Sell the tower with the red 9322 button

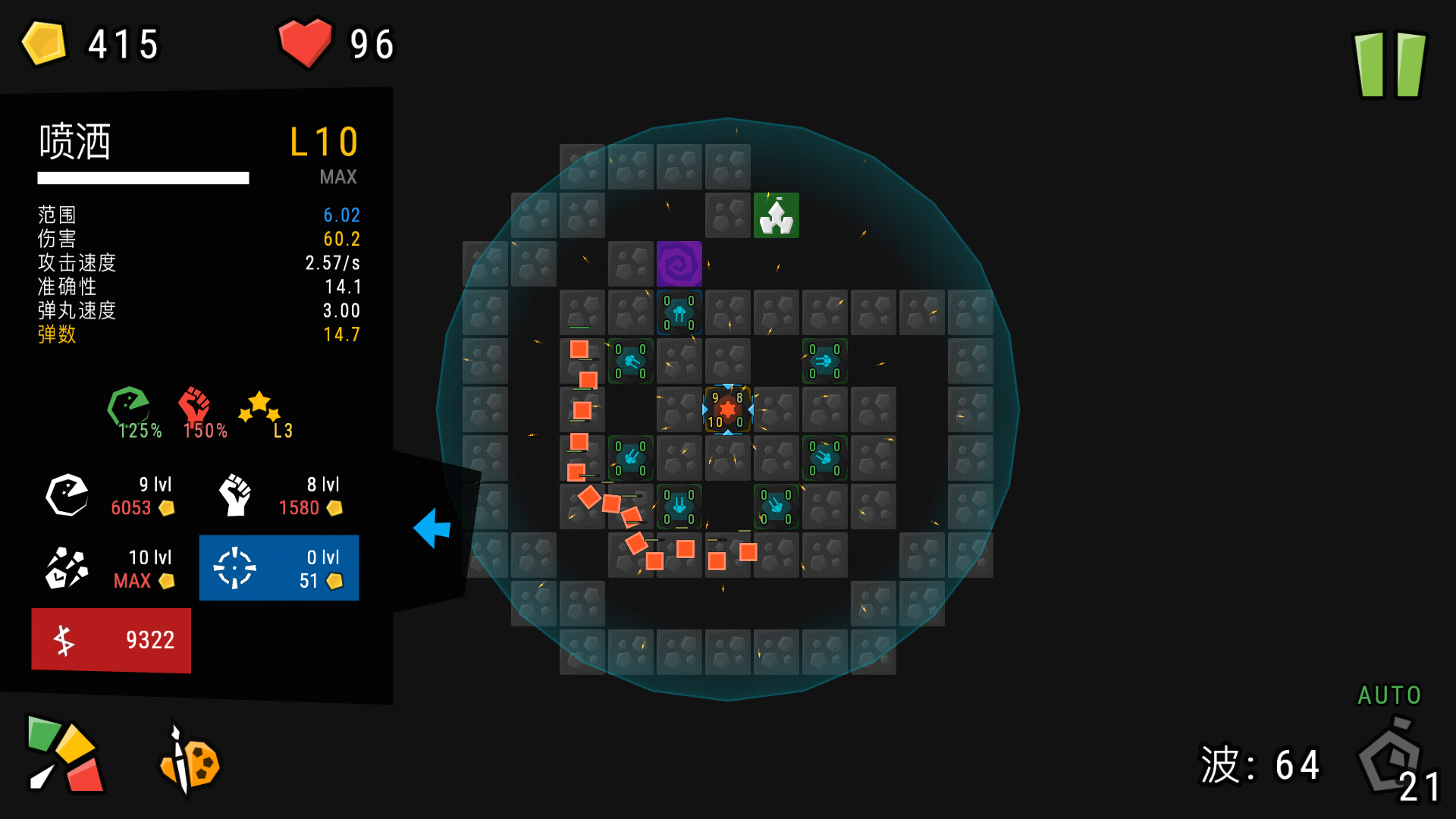click(x=111, y=640)
